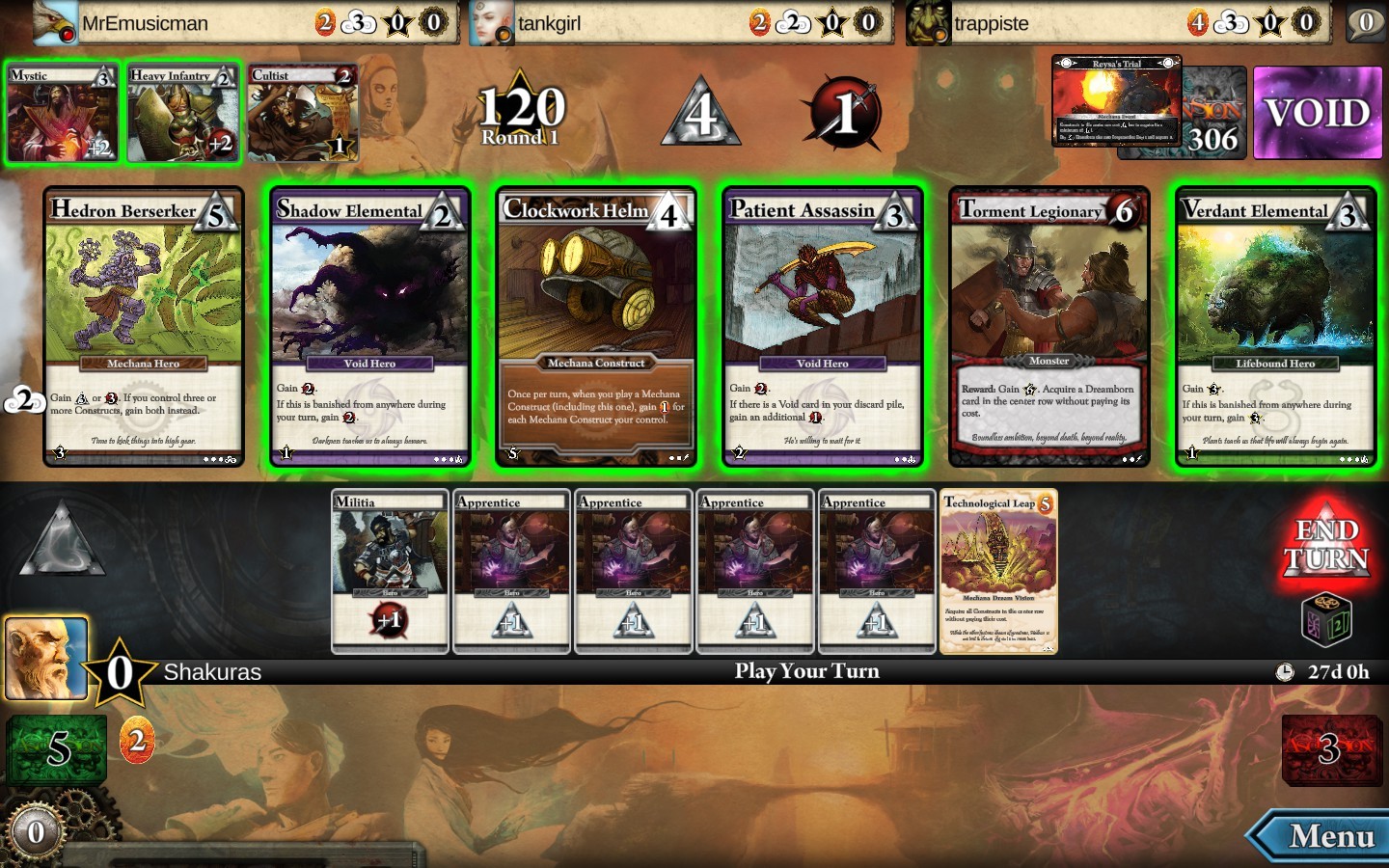Buy the Mystic card

(62, 113)
